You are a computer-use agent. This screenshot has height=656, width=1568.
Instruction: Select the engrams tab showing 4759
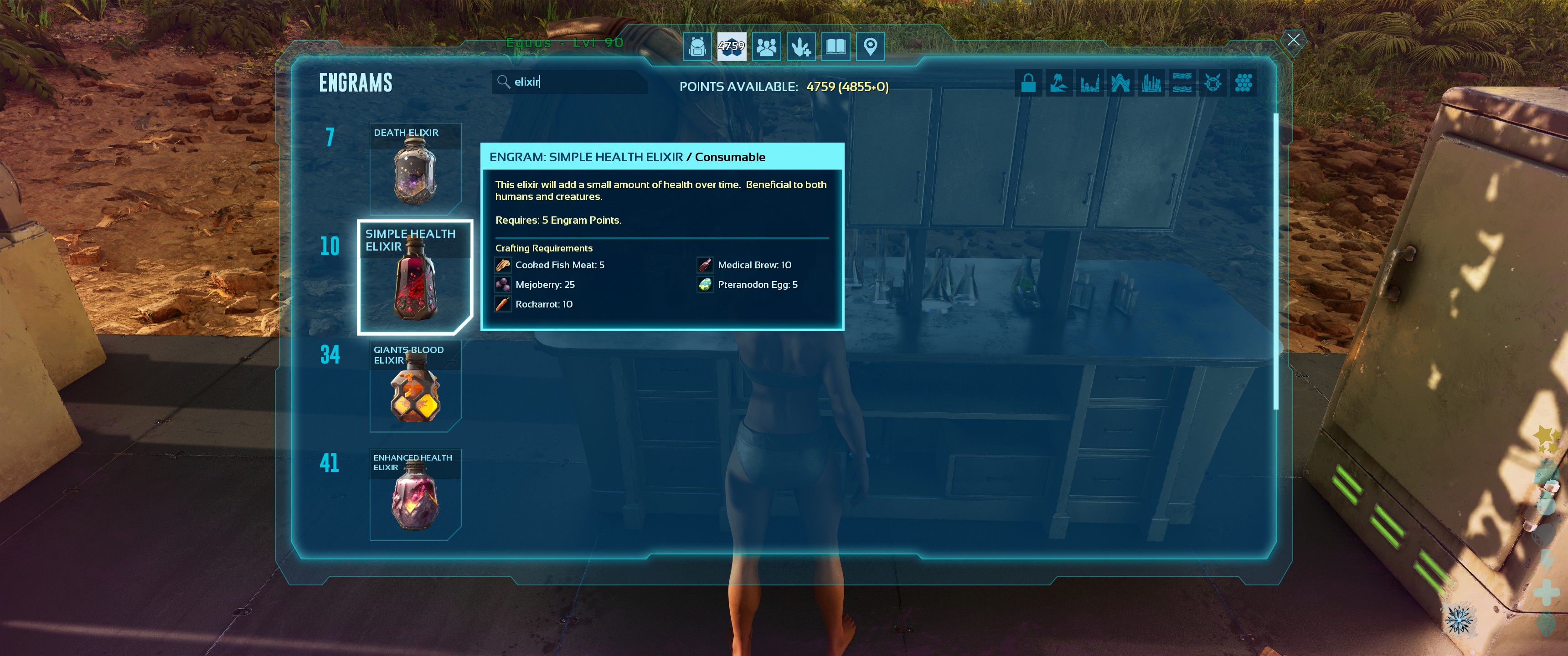click(x=731, y=47)
